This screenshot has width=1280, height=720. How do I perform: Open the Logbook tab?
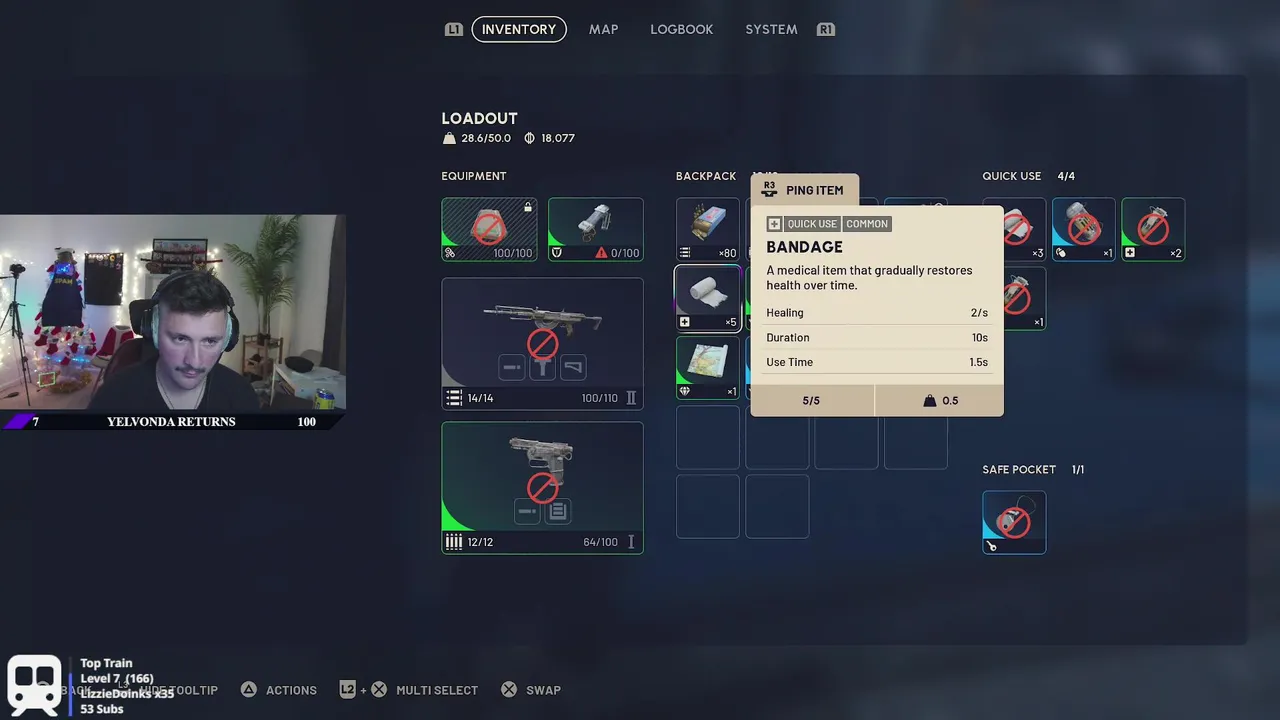[x=681, y=29]
